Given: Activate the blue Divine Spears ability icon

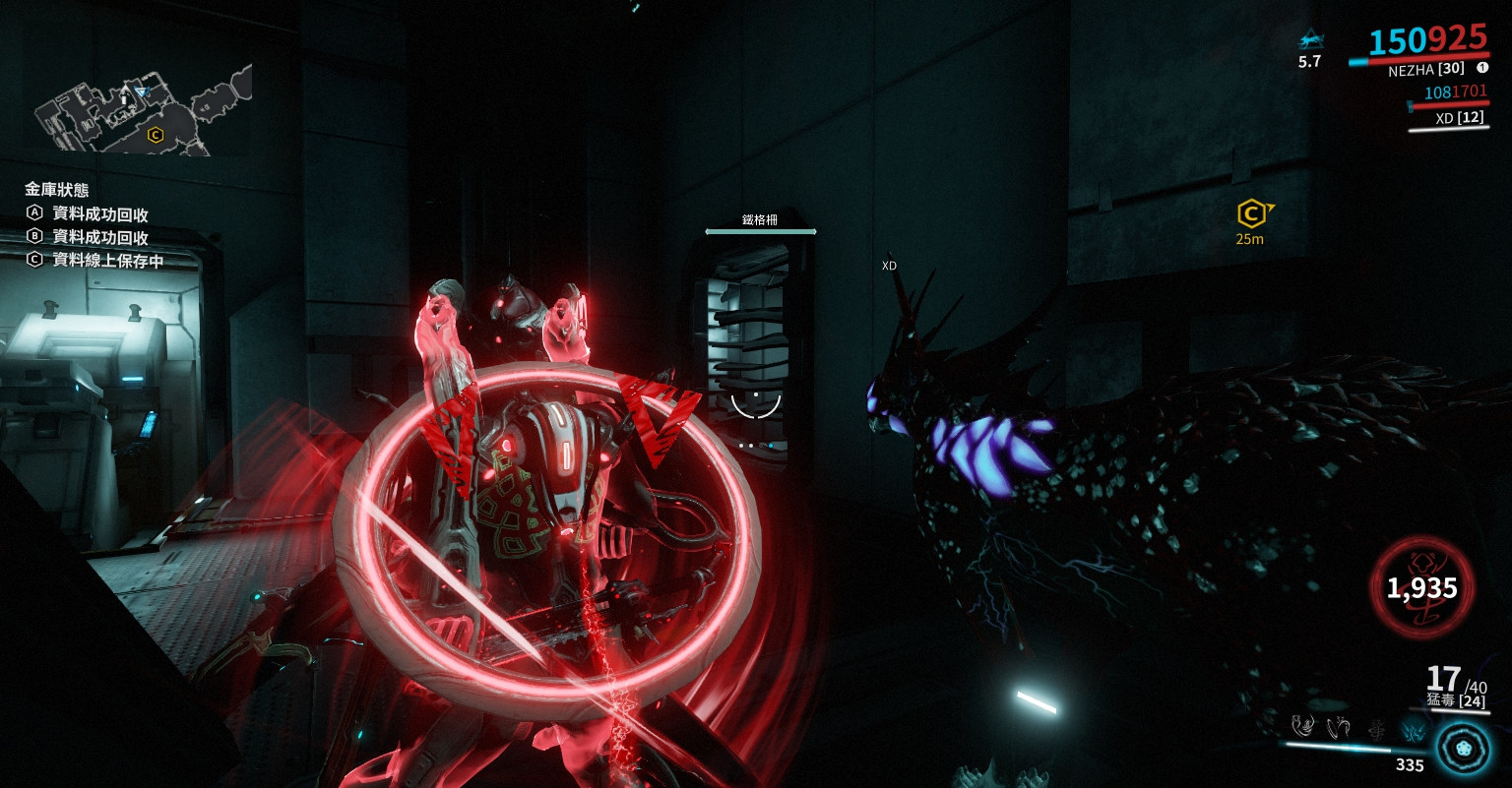Looking at the screenshot, I should tap(1413, 729).
